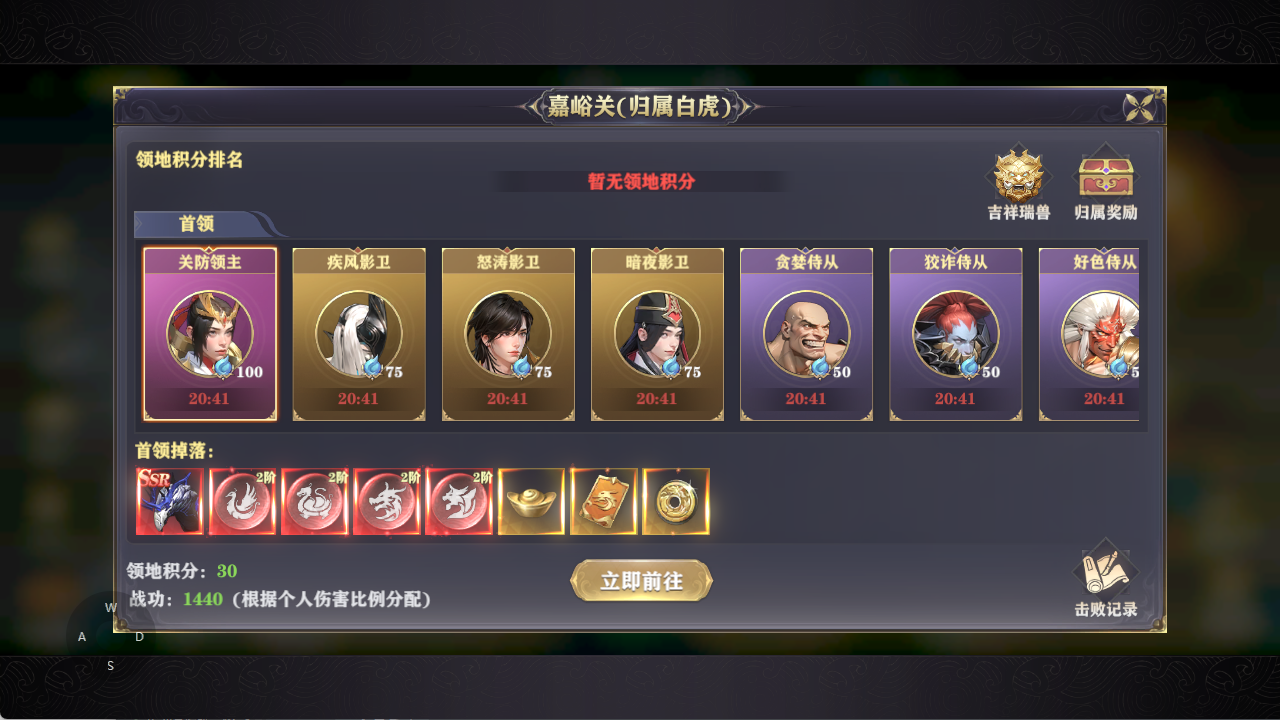Select the 2阶 phoenix drop icon
The image size is (1280, 720).
[243, 501]
